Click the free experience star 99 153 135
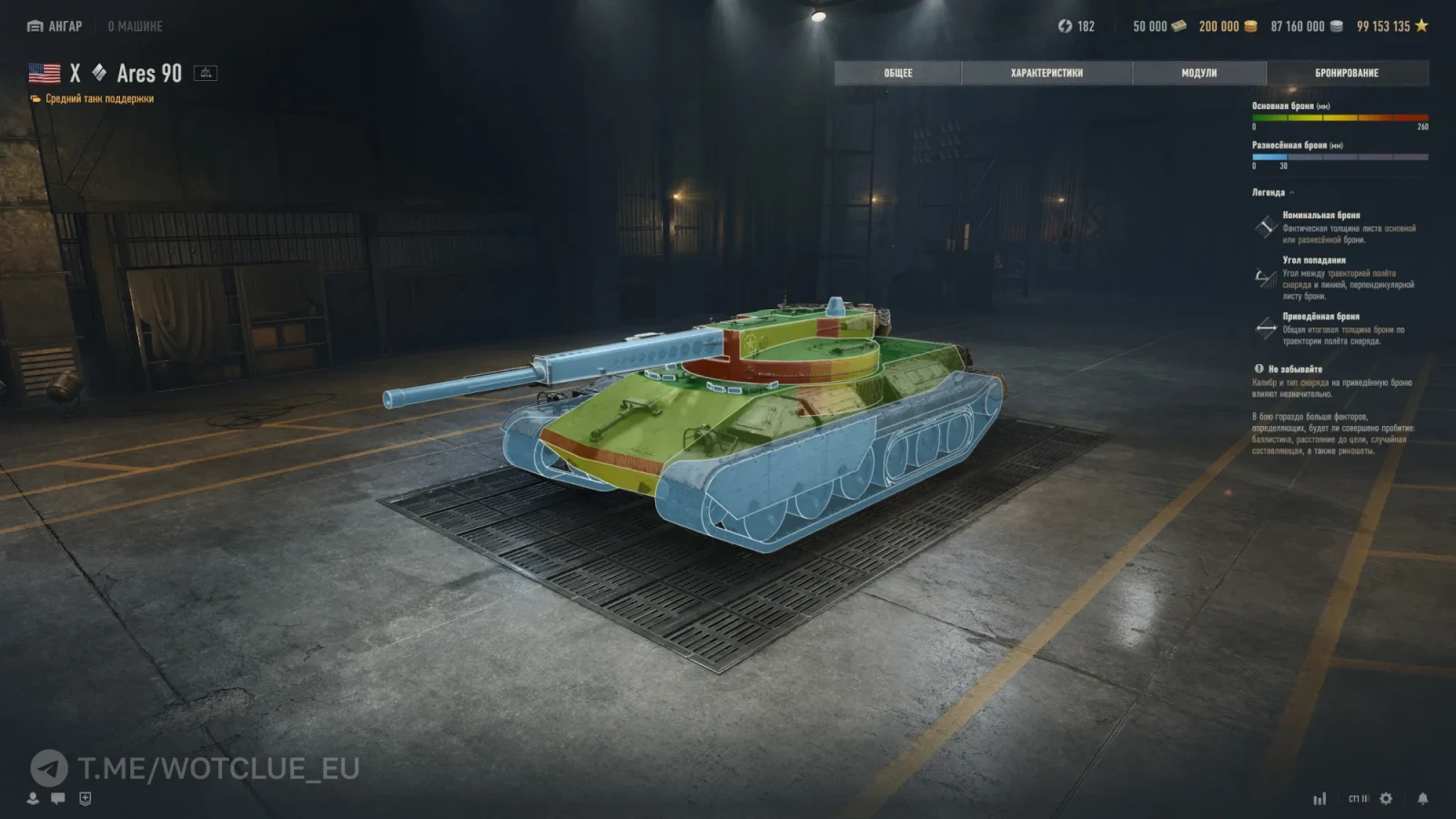 tap(1391, 26)
